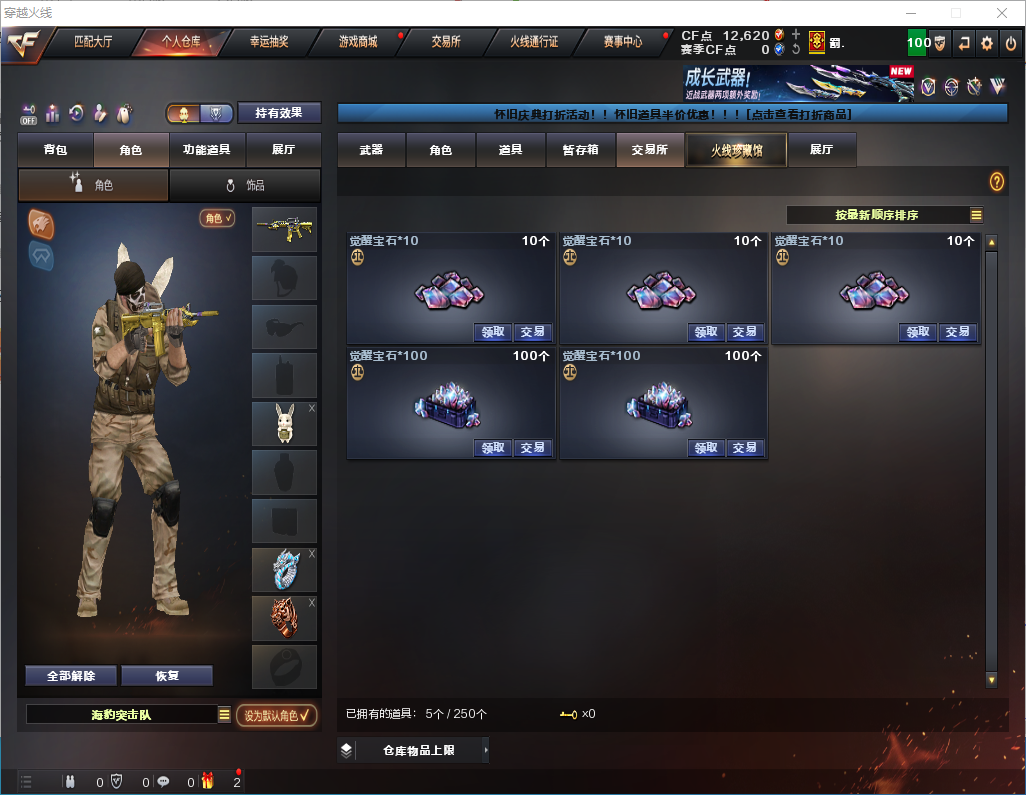Select the 饰品 accessories sub-tab

[x=245, y=185]
